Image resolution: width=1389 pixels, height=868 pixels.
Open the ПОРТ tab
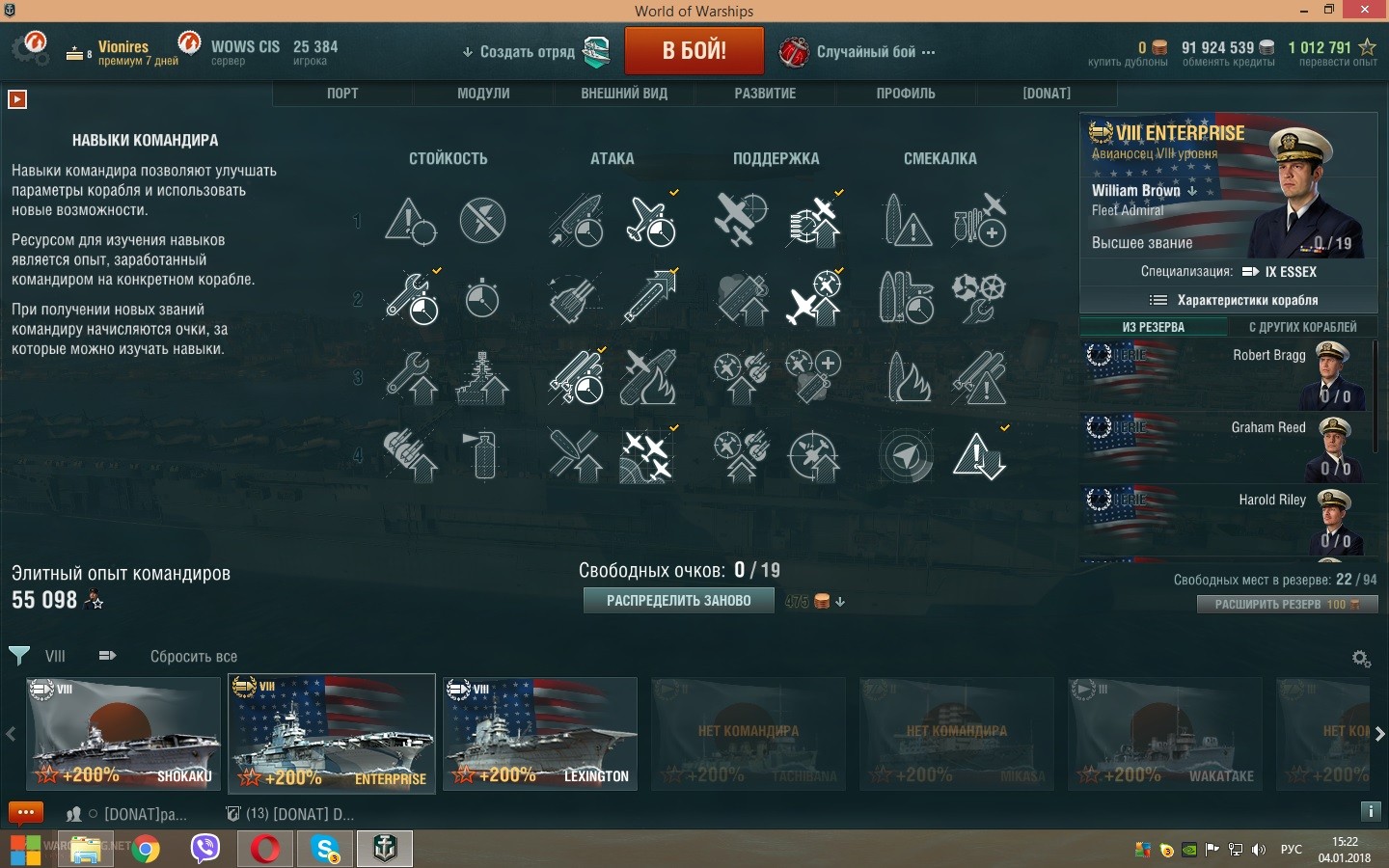coord(342,94)
